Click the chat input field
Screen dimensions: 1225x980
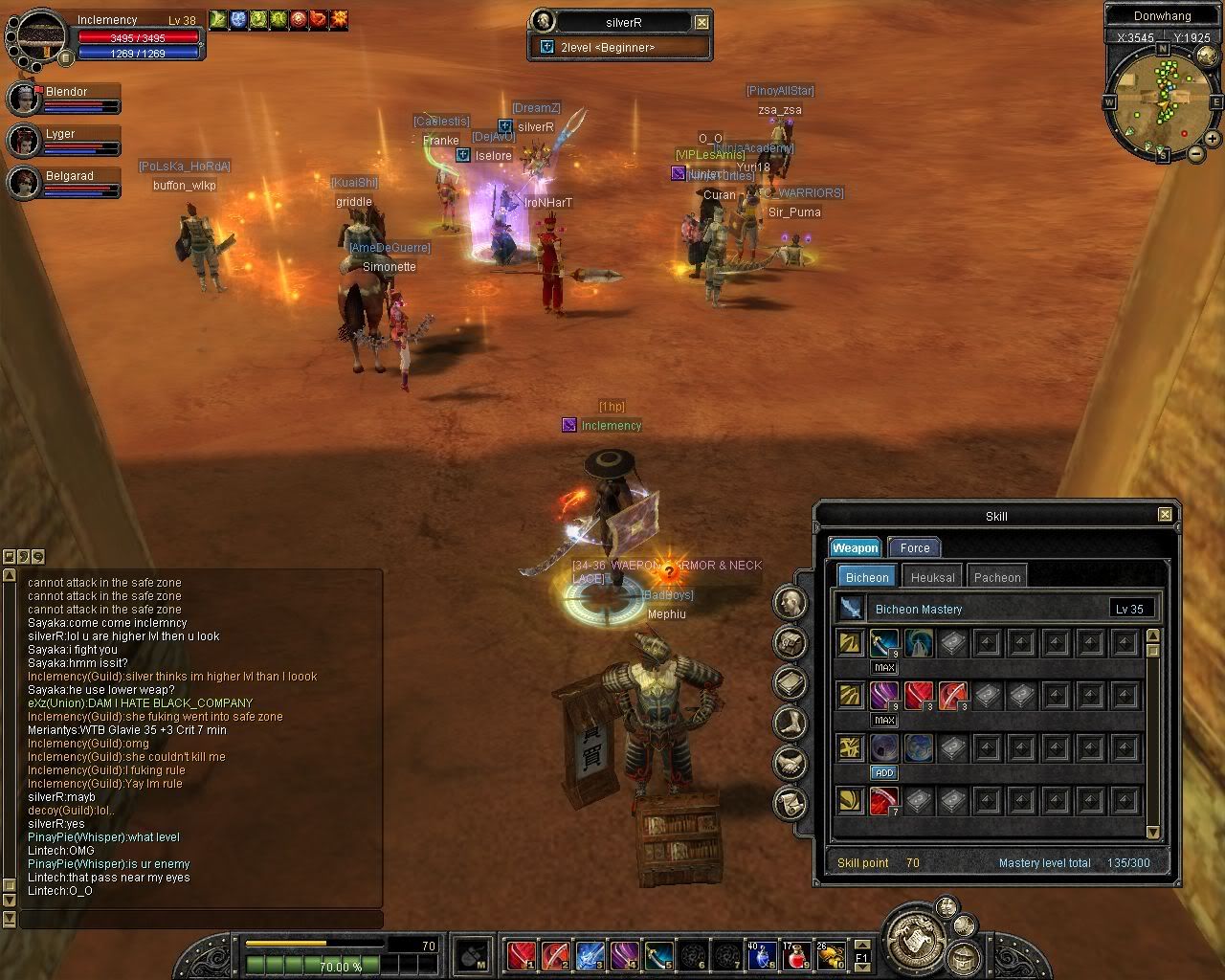pos(201,919)
